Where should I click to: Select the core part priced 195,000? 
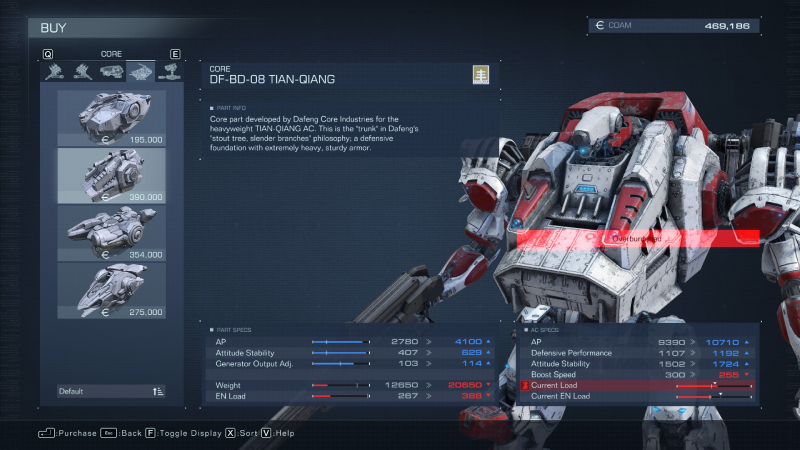click(111, 118)
